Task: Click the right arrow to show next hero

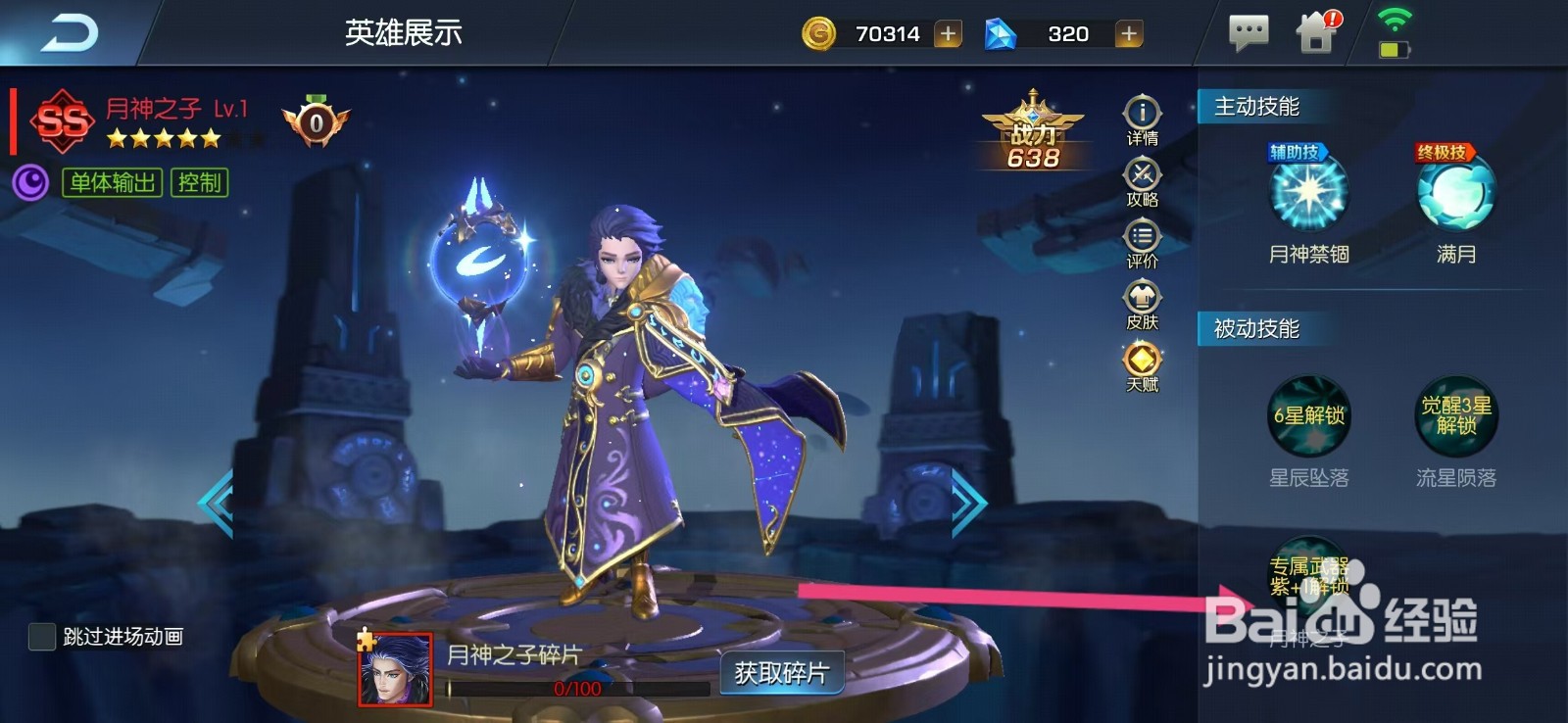Action: [968, 502]
